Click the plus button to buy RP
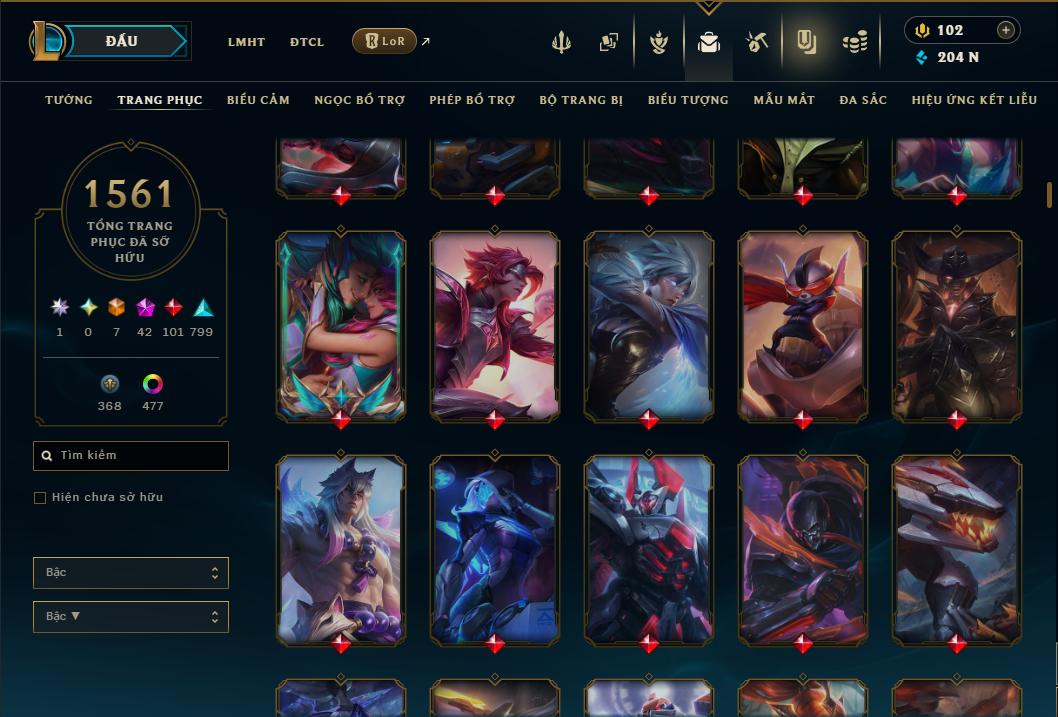The height and width of the screenshot is (717, 1058). (1006, 30)
